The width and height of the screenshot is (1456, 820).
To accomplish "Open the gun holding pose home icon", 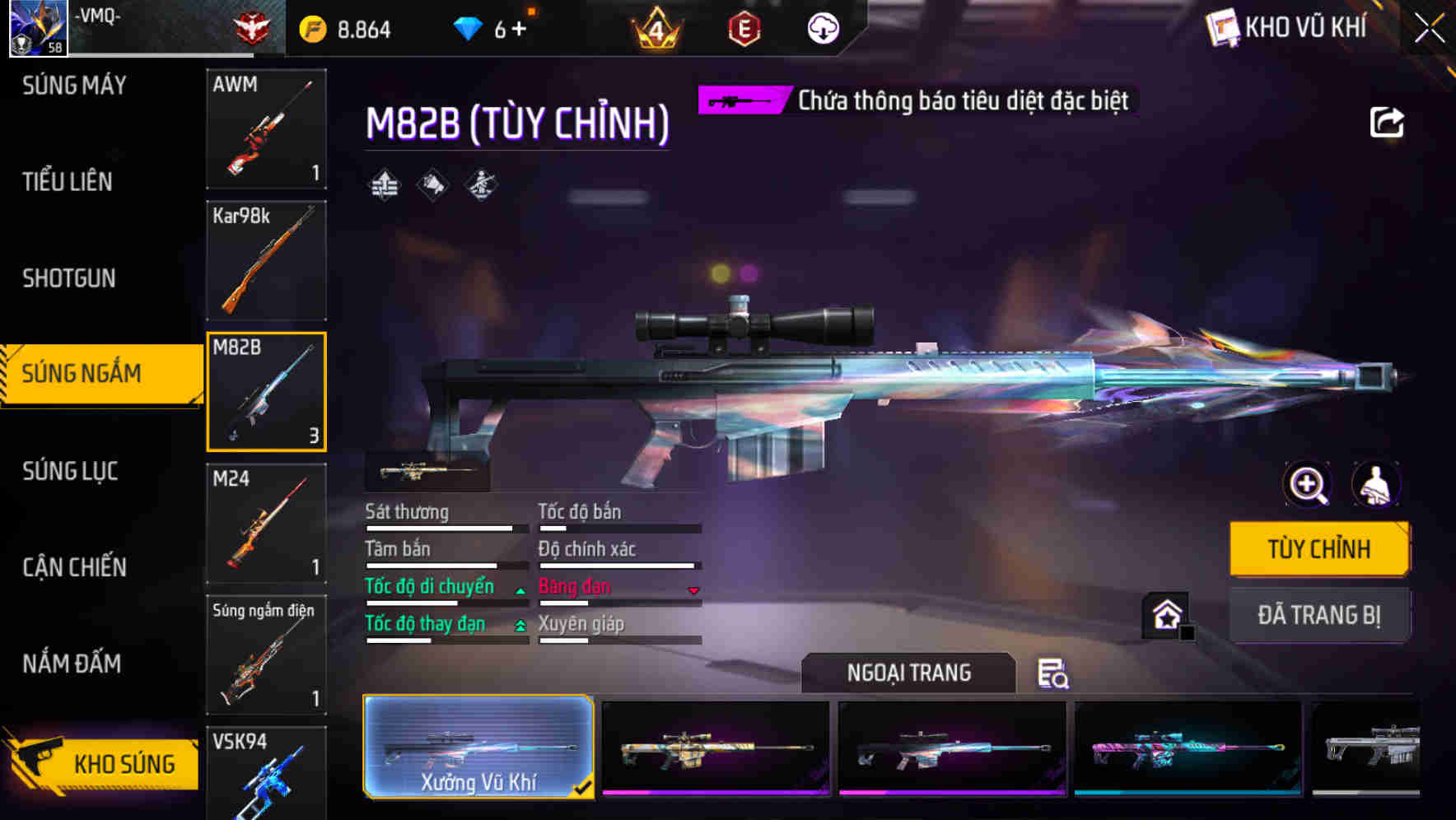I will click(1164, 615).
